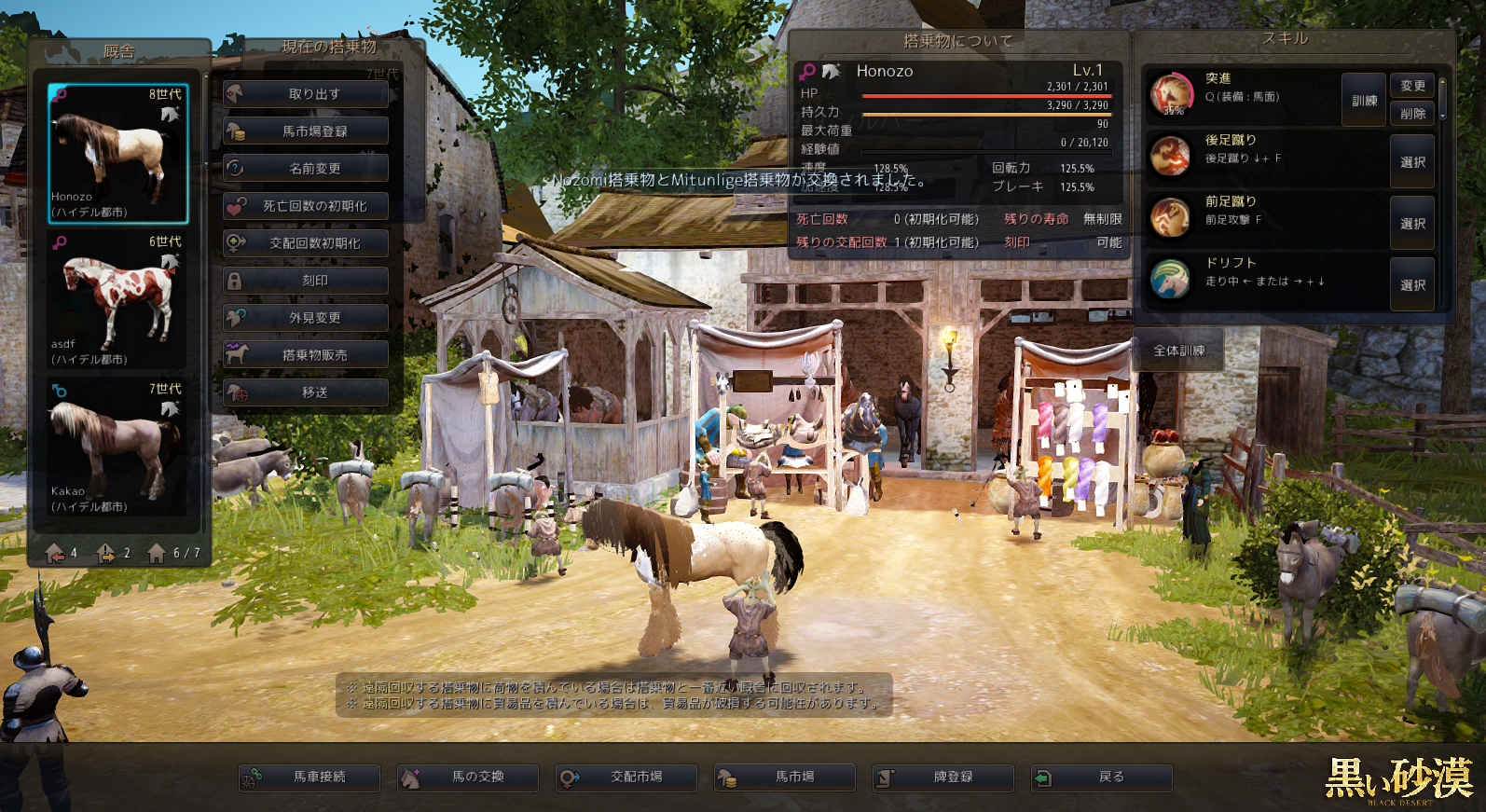Viewport: 1486px width, 812px height.
Task: Click 全体訓練 train all button
Action: [1178, 351]
